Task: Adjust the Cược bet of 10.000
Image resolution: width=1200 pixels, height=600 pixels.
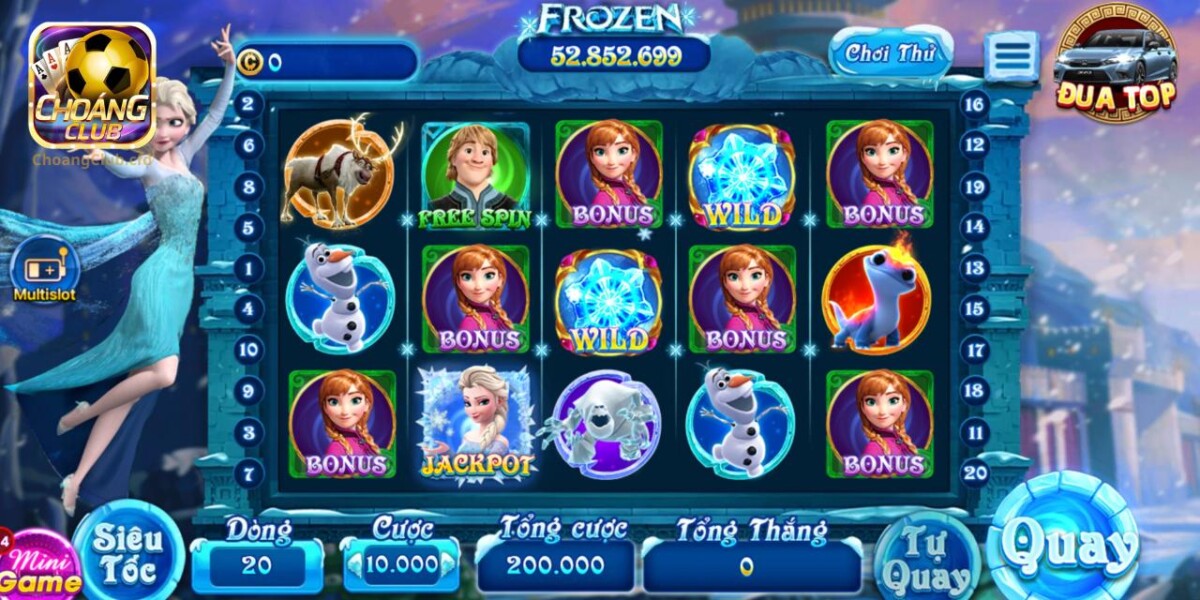Action: tap(400, 565)
